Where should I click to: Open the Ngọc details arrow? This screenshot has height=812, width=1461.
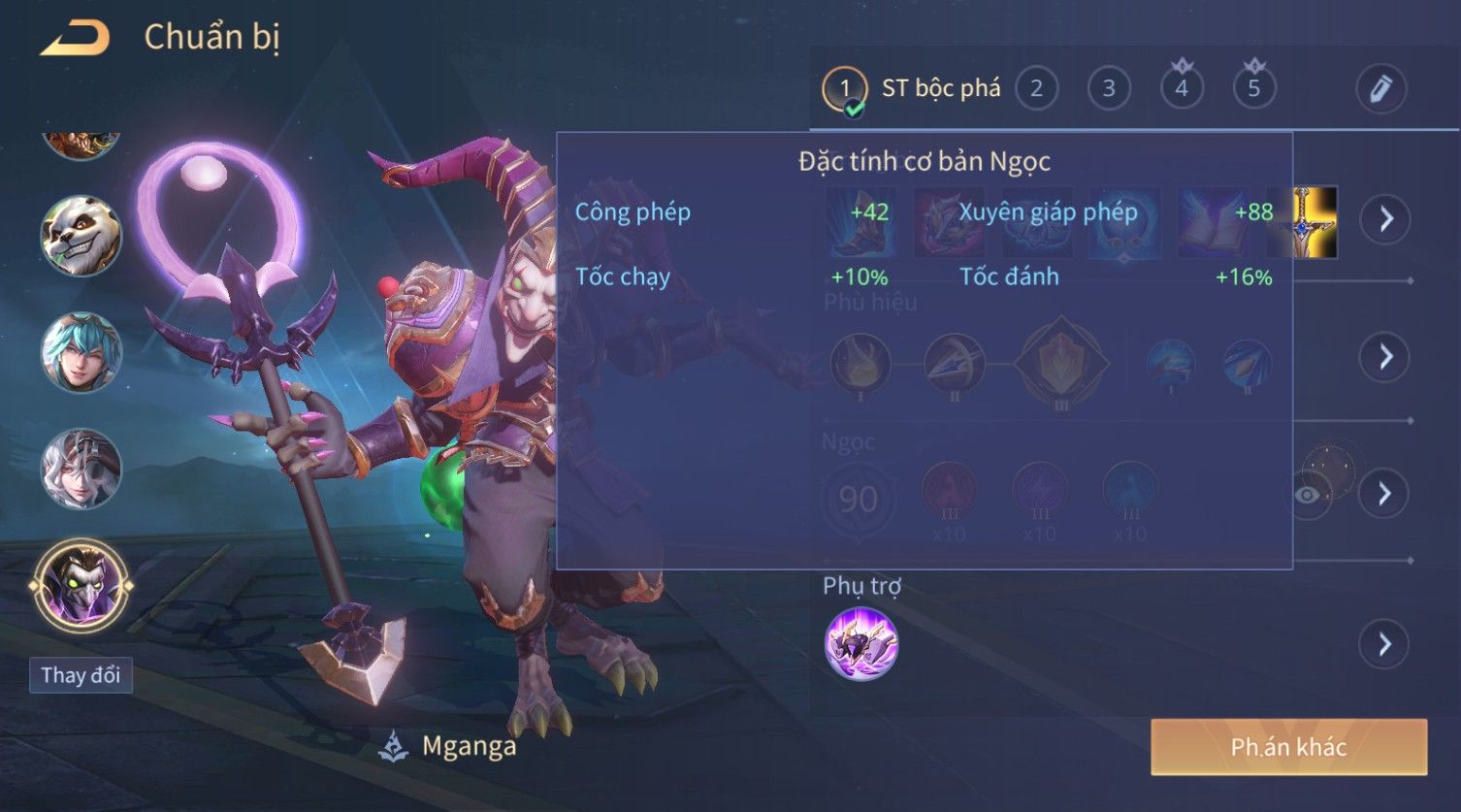1384,494
